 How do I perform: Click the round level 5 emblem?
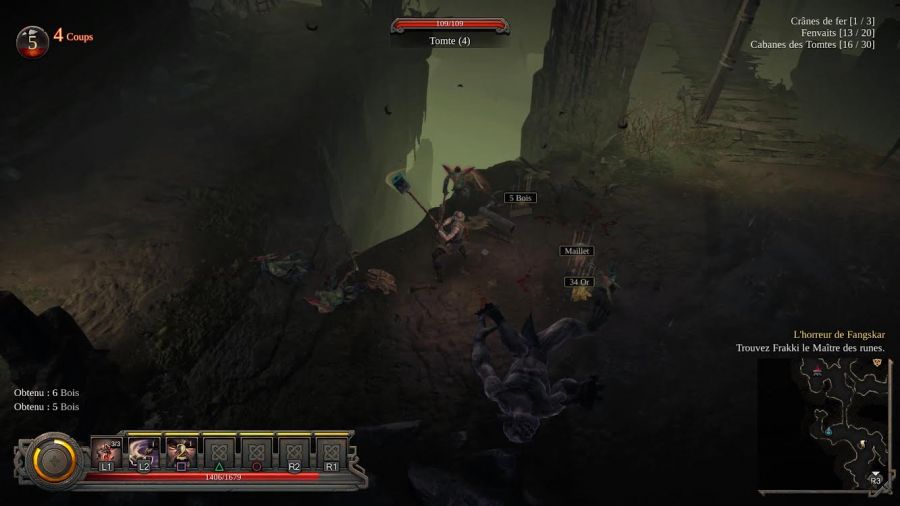33,41
